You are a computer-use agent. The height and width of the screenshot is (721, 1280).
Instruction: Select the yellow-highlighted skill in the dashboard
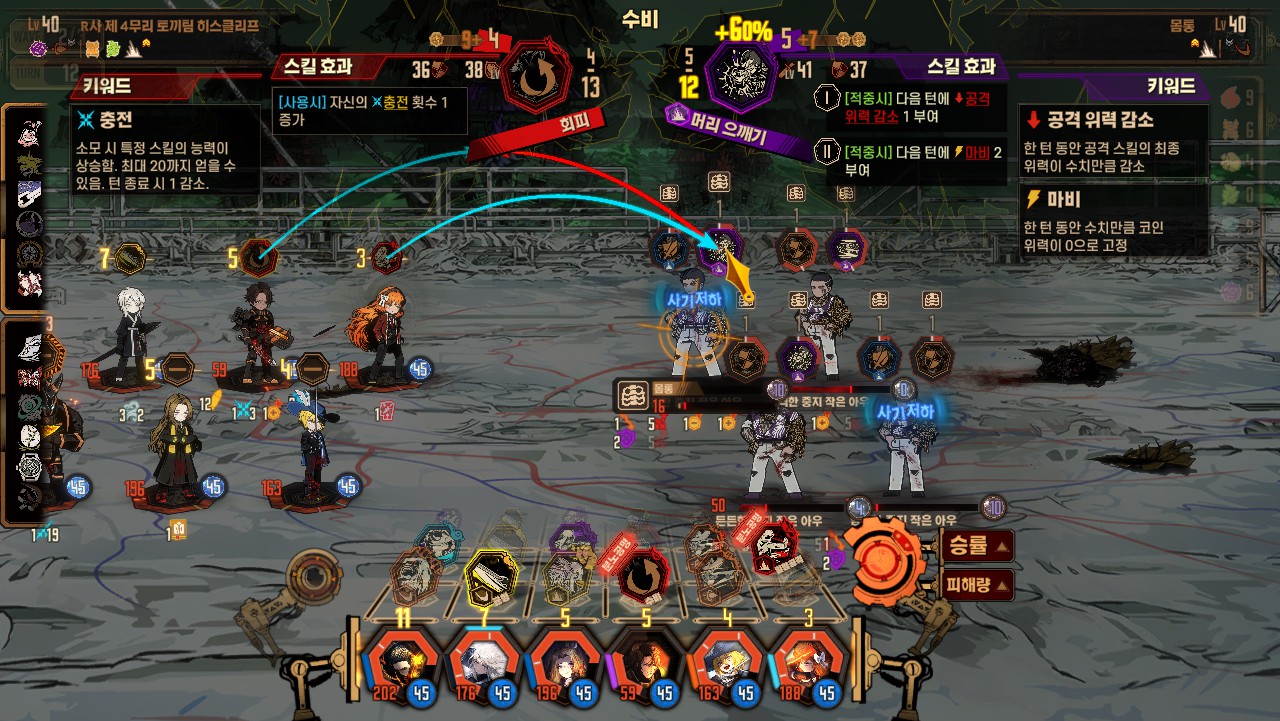[489, 575]
